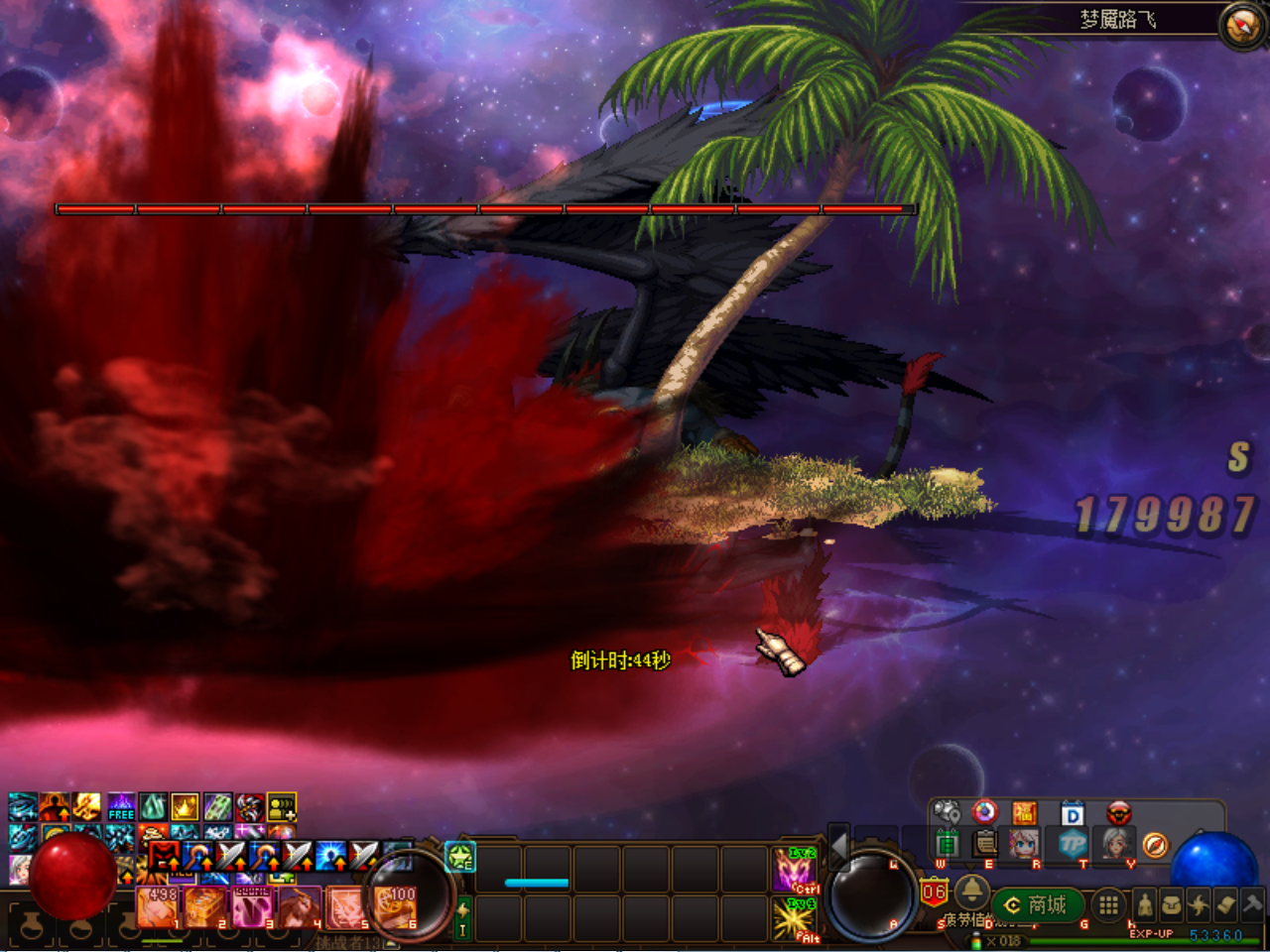Screen dimensions: 1270x952
Task: Open the blue TP hexagon icon
Action: 1073,845
